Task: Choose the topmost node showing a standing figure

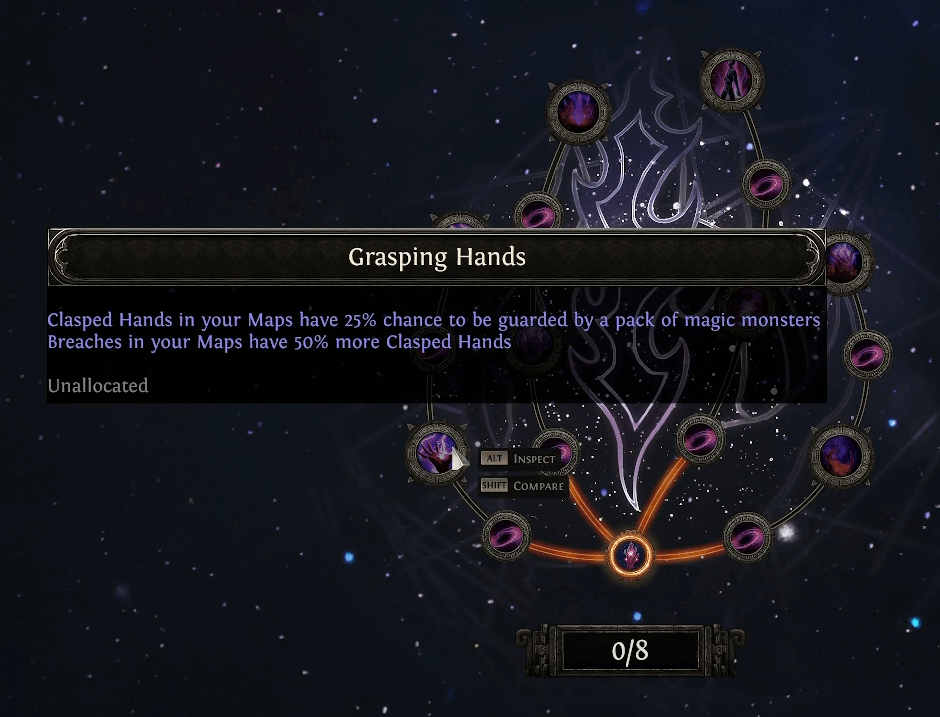Action: 732,78
